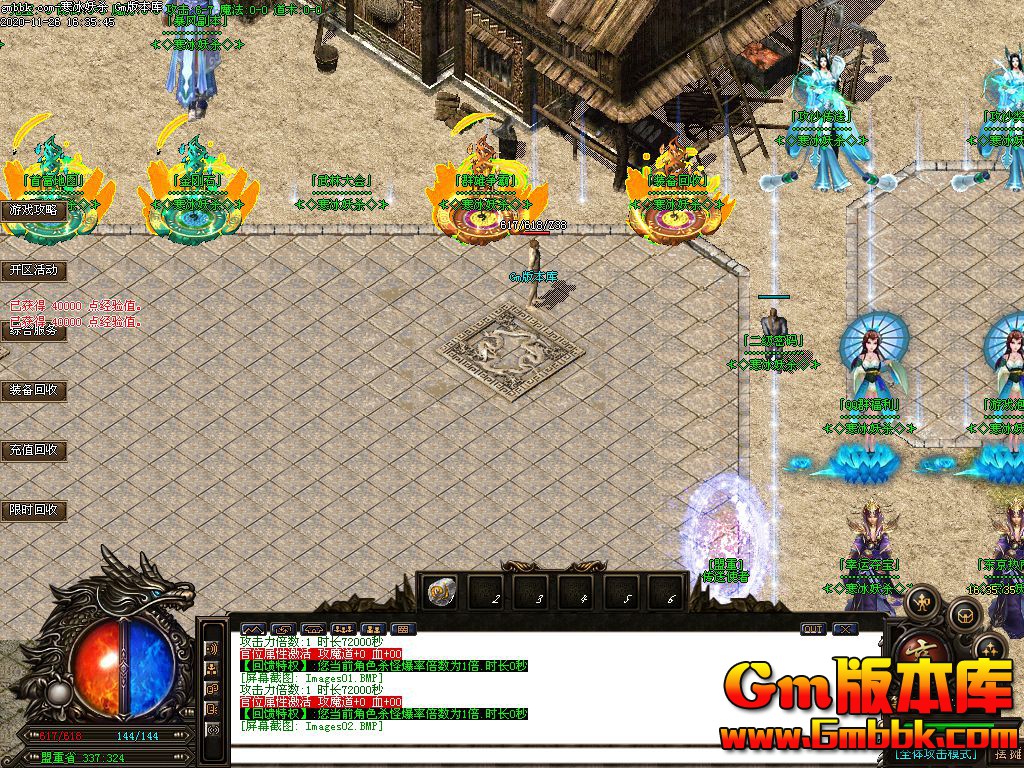1024x768 pixels.
Task: Open the character status round button
Action: [921, 604]
